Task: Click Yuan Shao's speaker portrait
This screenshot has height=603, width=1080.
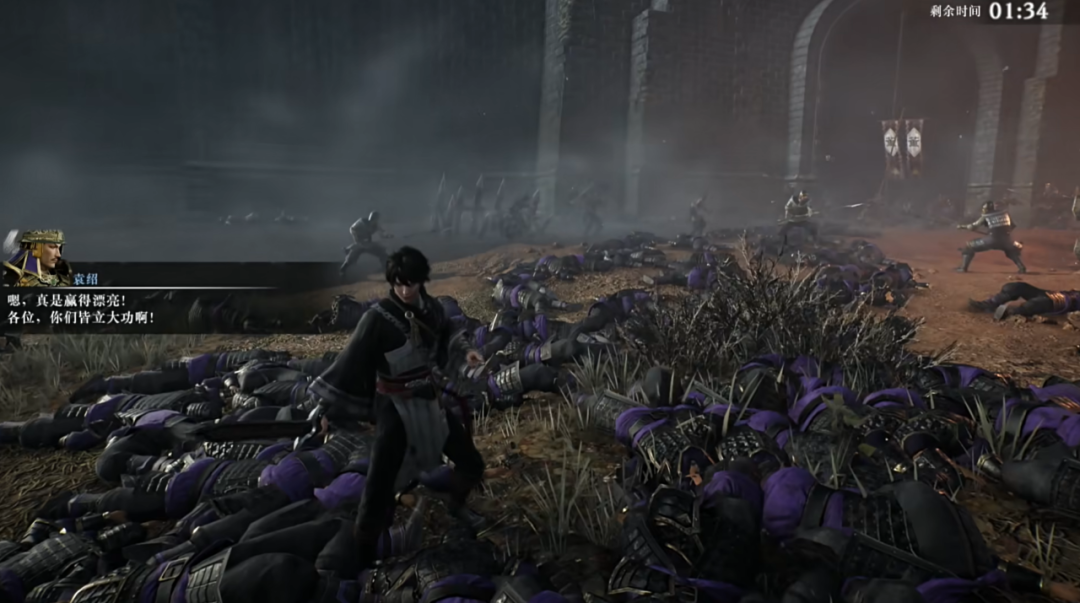Action: click(36, 257)
